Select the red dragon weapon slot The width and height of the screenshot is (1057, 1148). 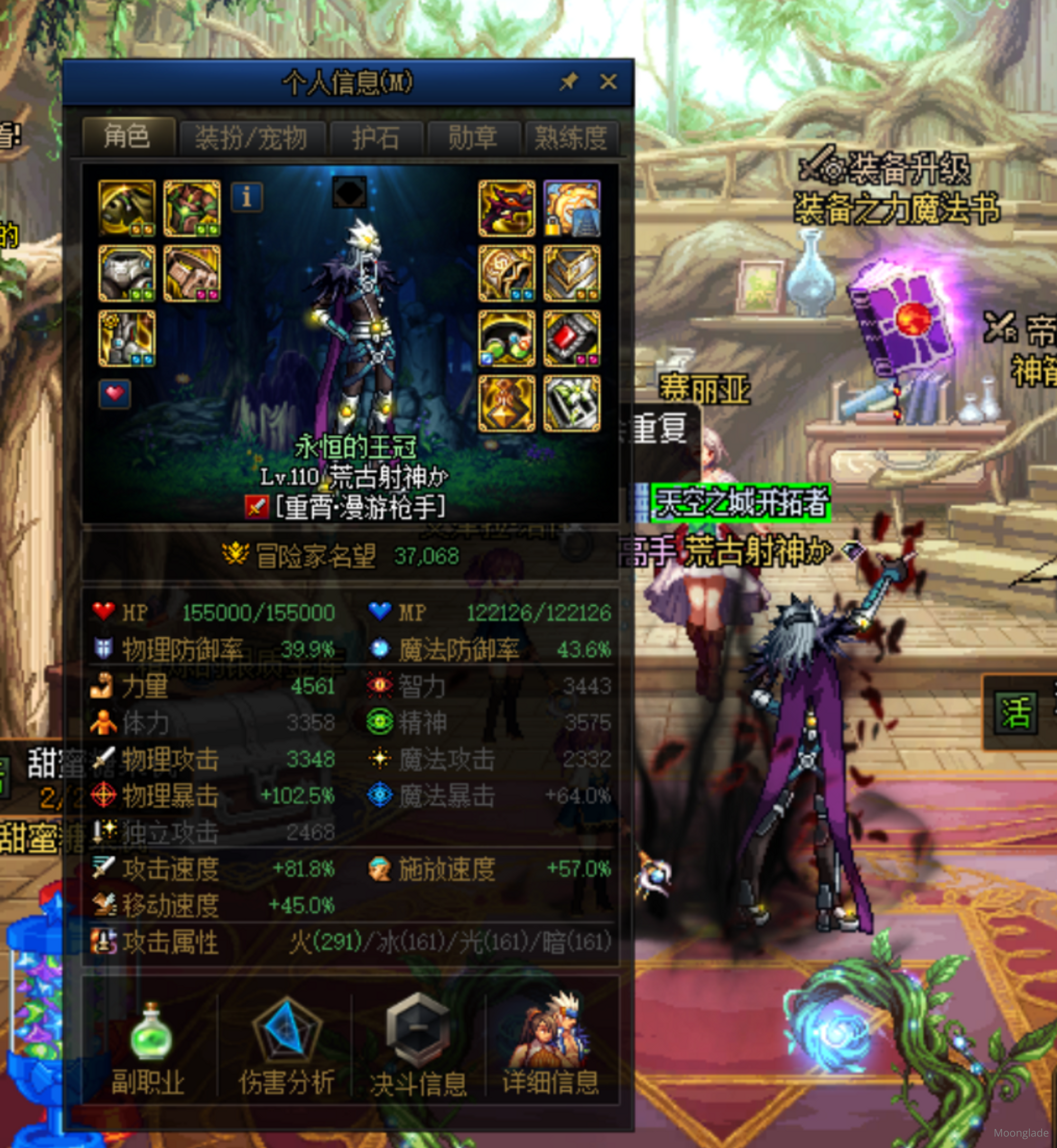point(507,208)
